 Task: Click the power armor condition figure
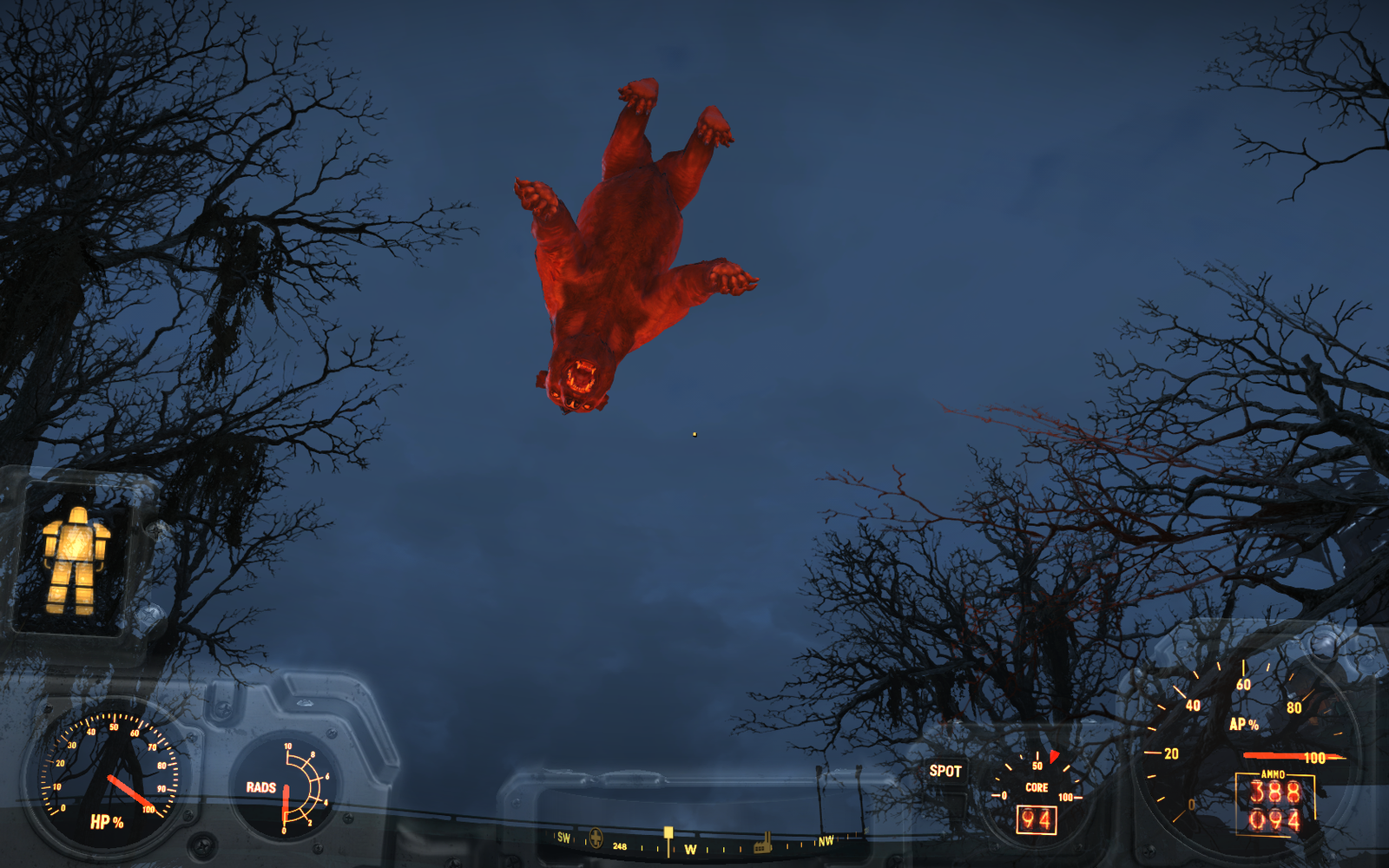(76, 560)
